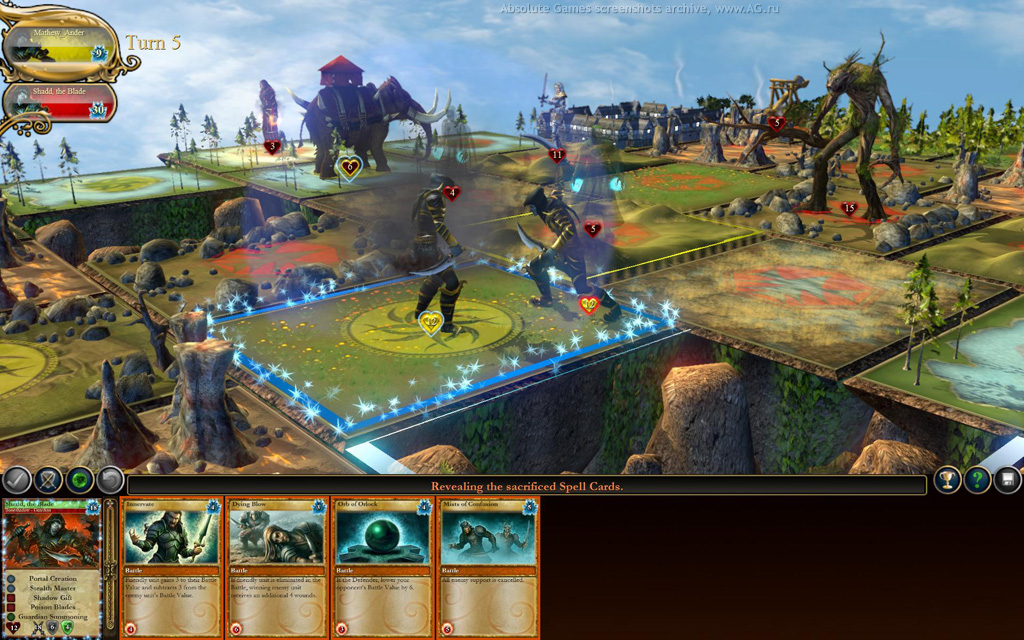Image resolution: width=1024 pixels, height=640 pixels.
Task: Select the Mists of Confusion card
Action: pyautogui.click(x=488, y=567)
